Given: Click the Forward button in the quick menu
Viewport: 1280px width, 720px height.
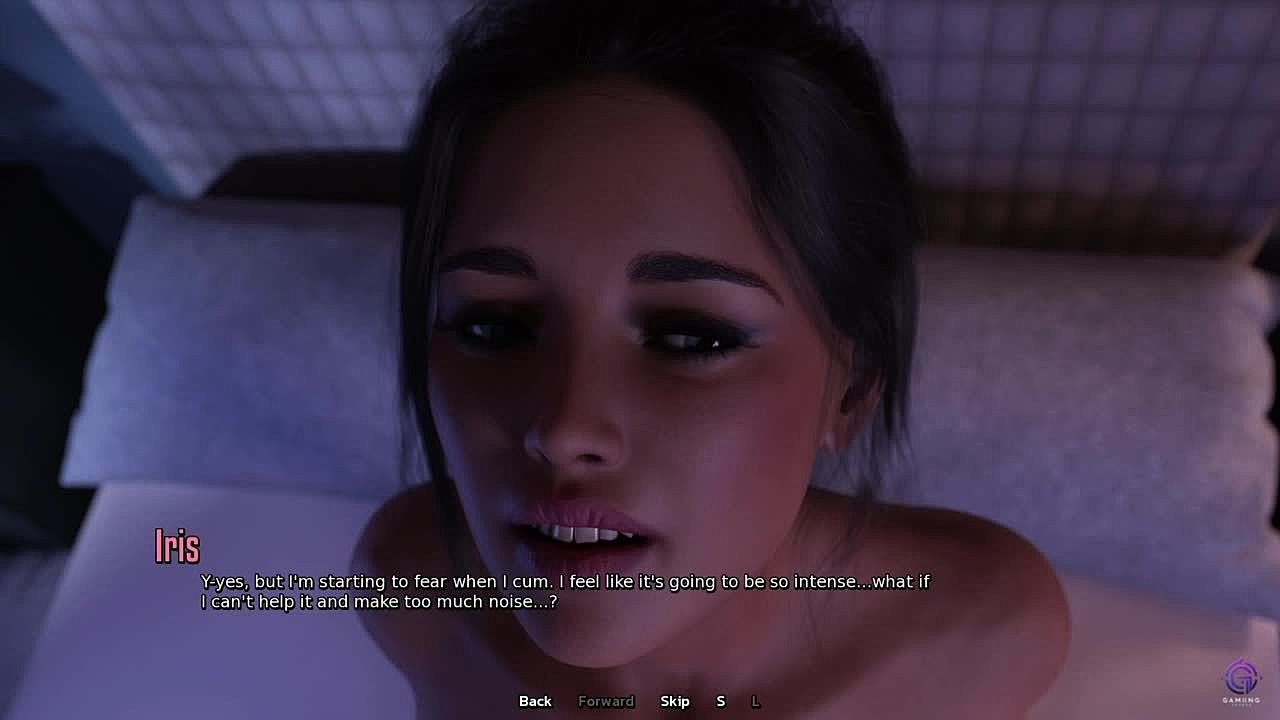Looking at the screenshot, I should [x=606, y=701].
